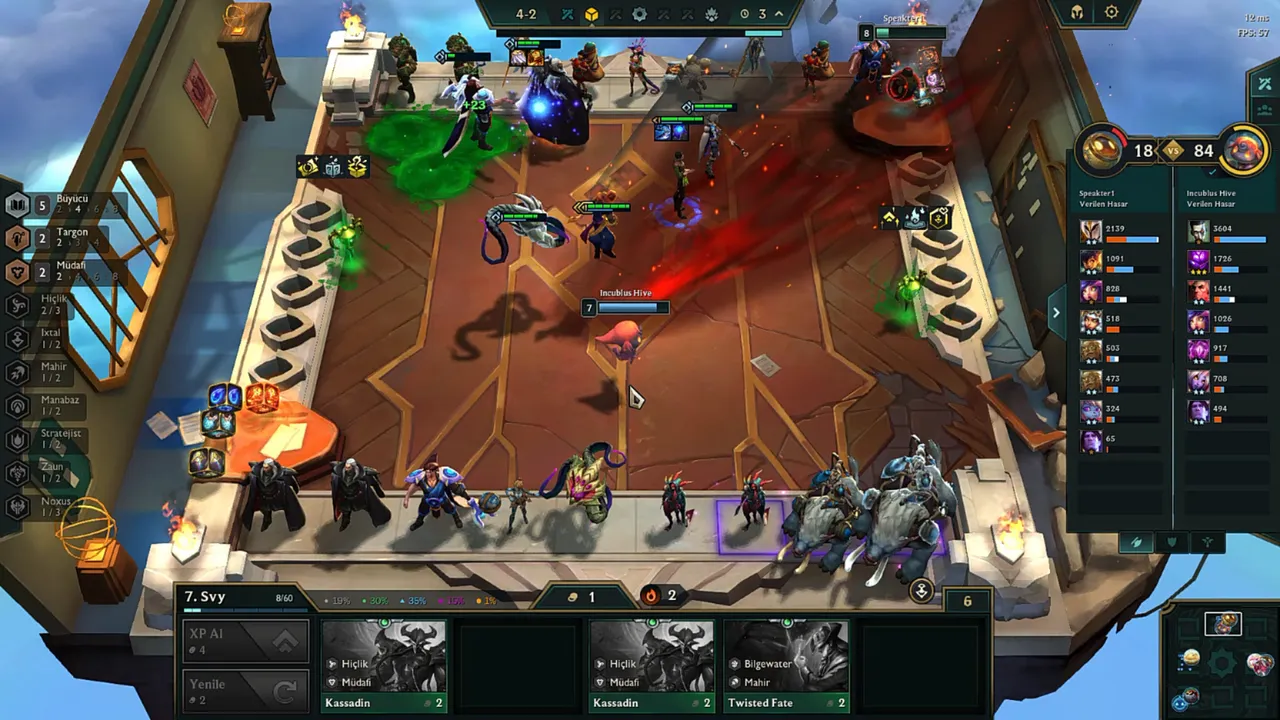Switch to the shield damage-taken tab
This screenshot has height=720, width=1280.
coord(1171,542)
